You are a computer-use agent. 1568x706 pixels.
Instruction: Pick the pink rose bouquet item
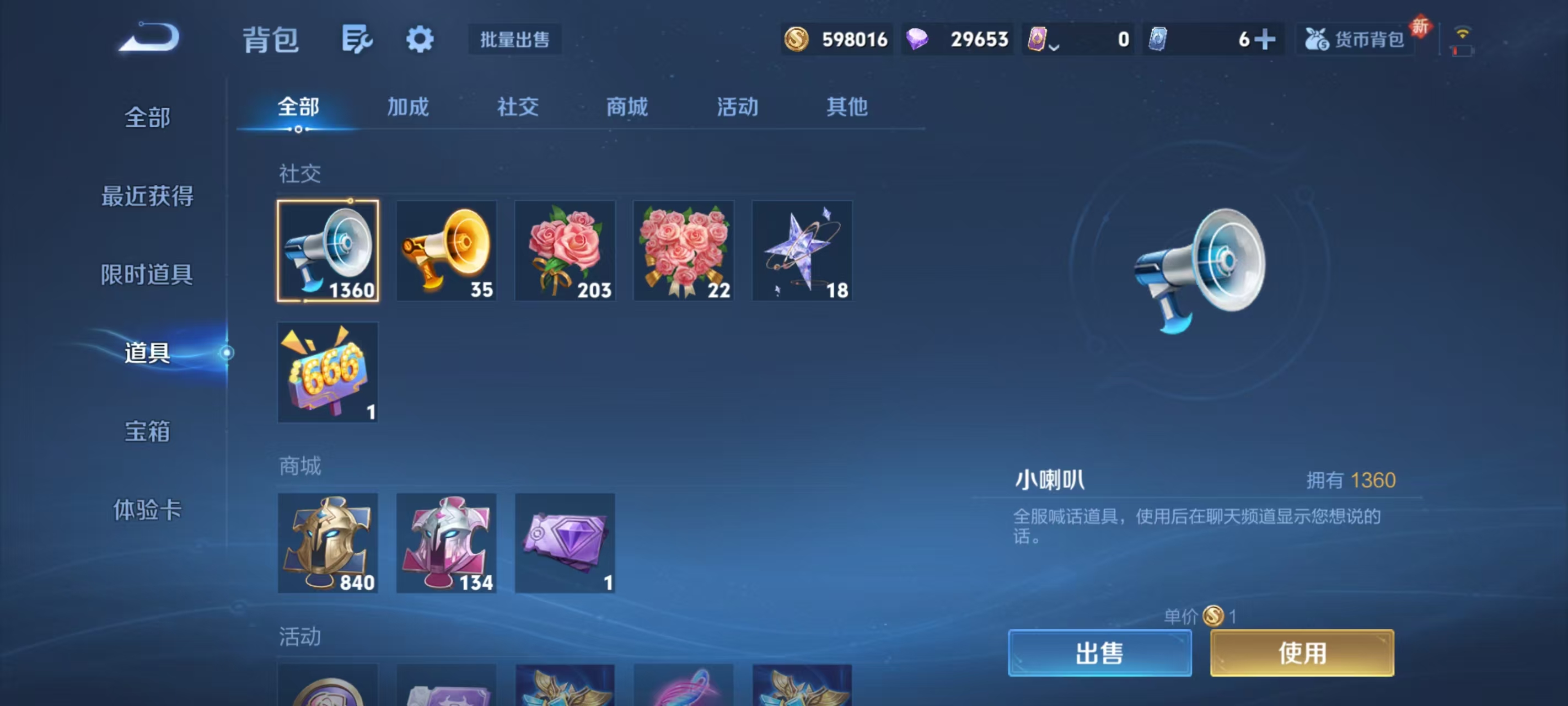(565, 250)
